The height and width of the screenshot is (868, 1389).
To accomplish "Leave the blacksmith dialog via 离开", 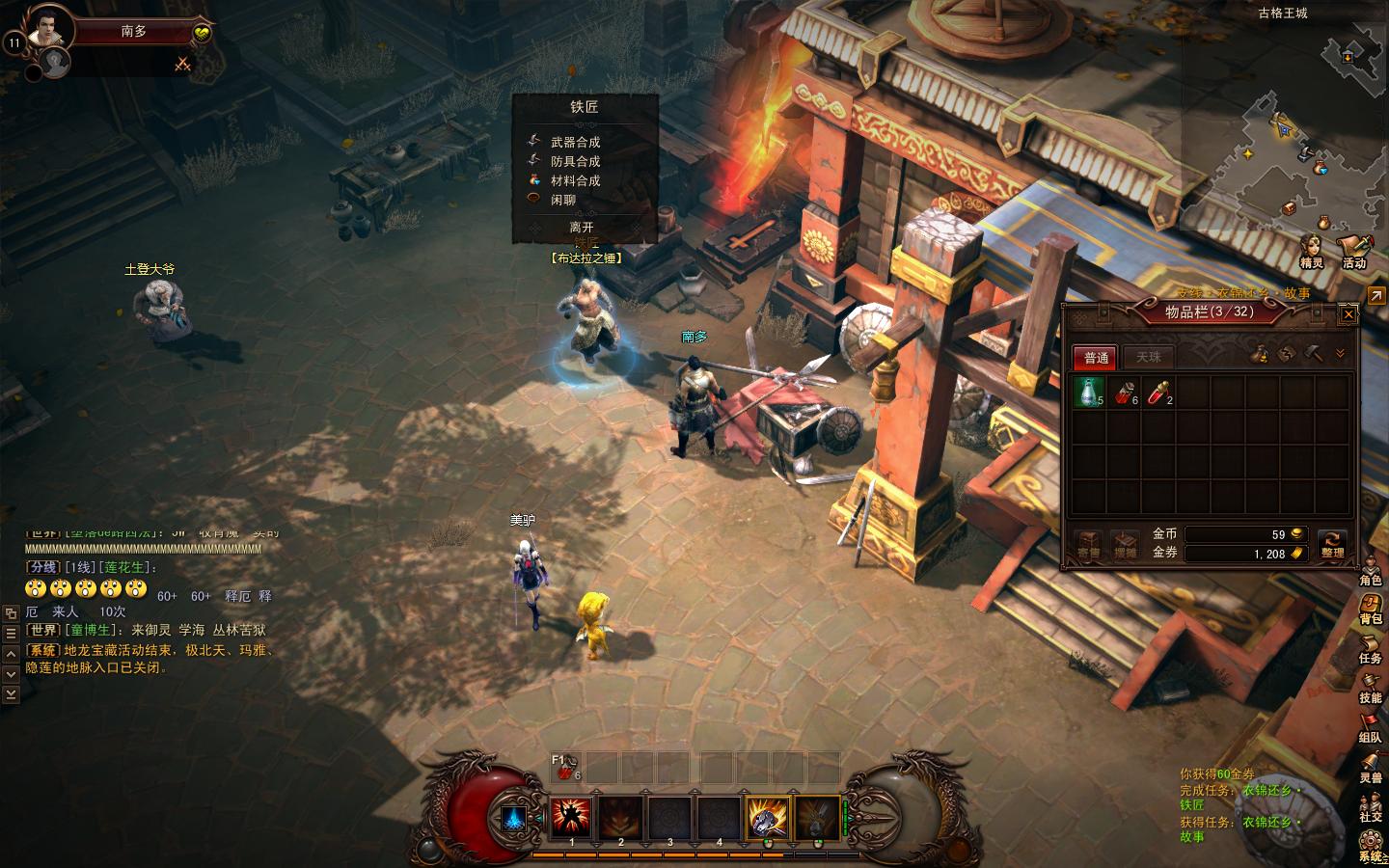I will click(x=582, y=228).
